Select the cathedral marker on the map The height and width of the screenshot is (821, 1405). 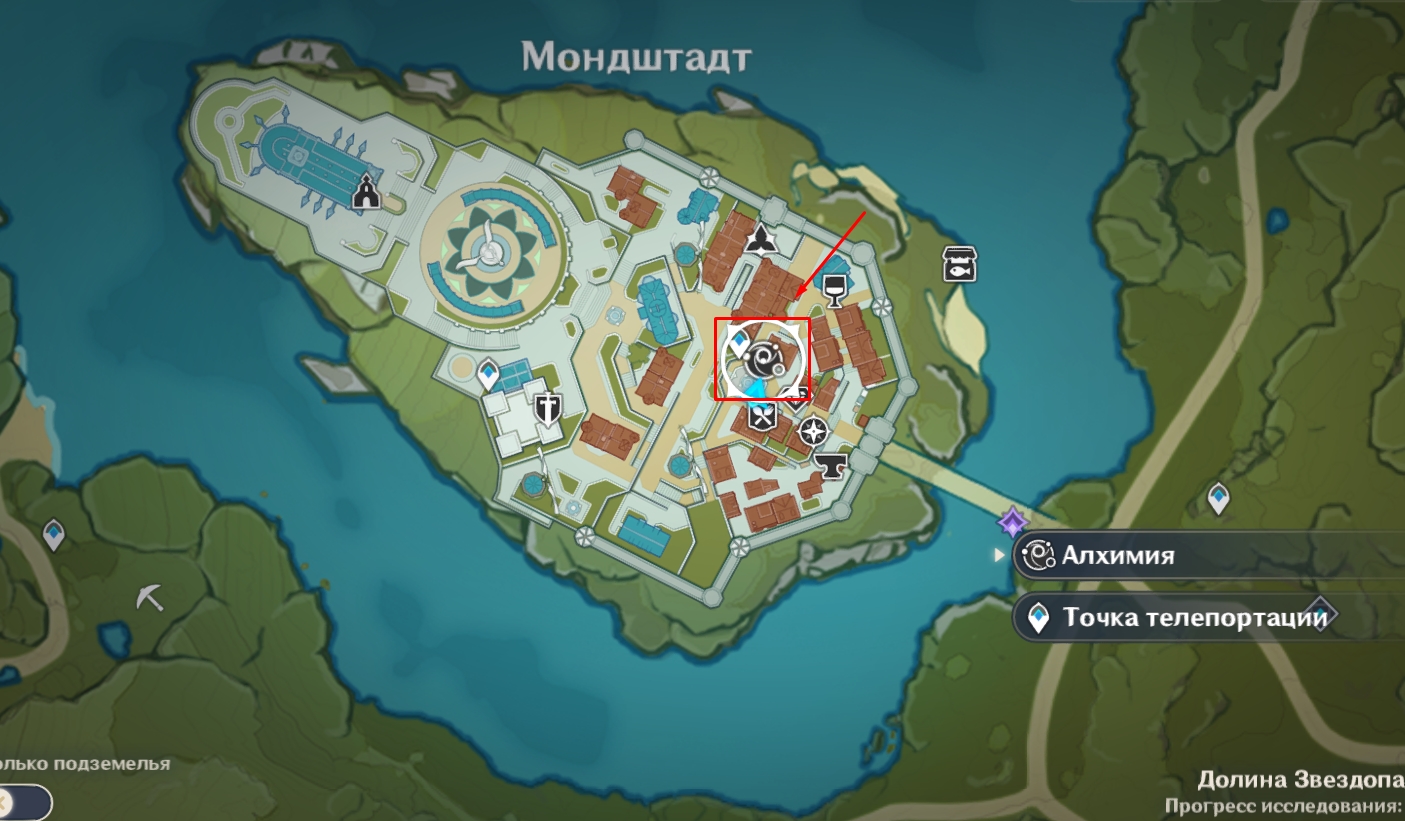tap(367, 191)
